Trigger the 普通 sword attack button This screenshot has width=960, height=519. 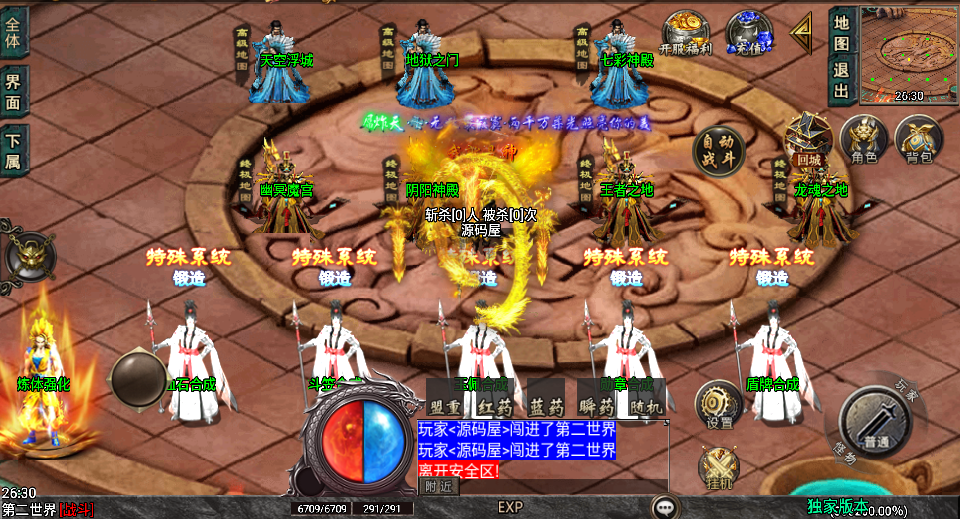pos(876,422)
